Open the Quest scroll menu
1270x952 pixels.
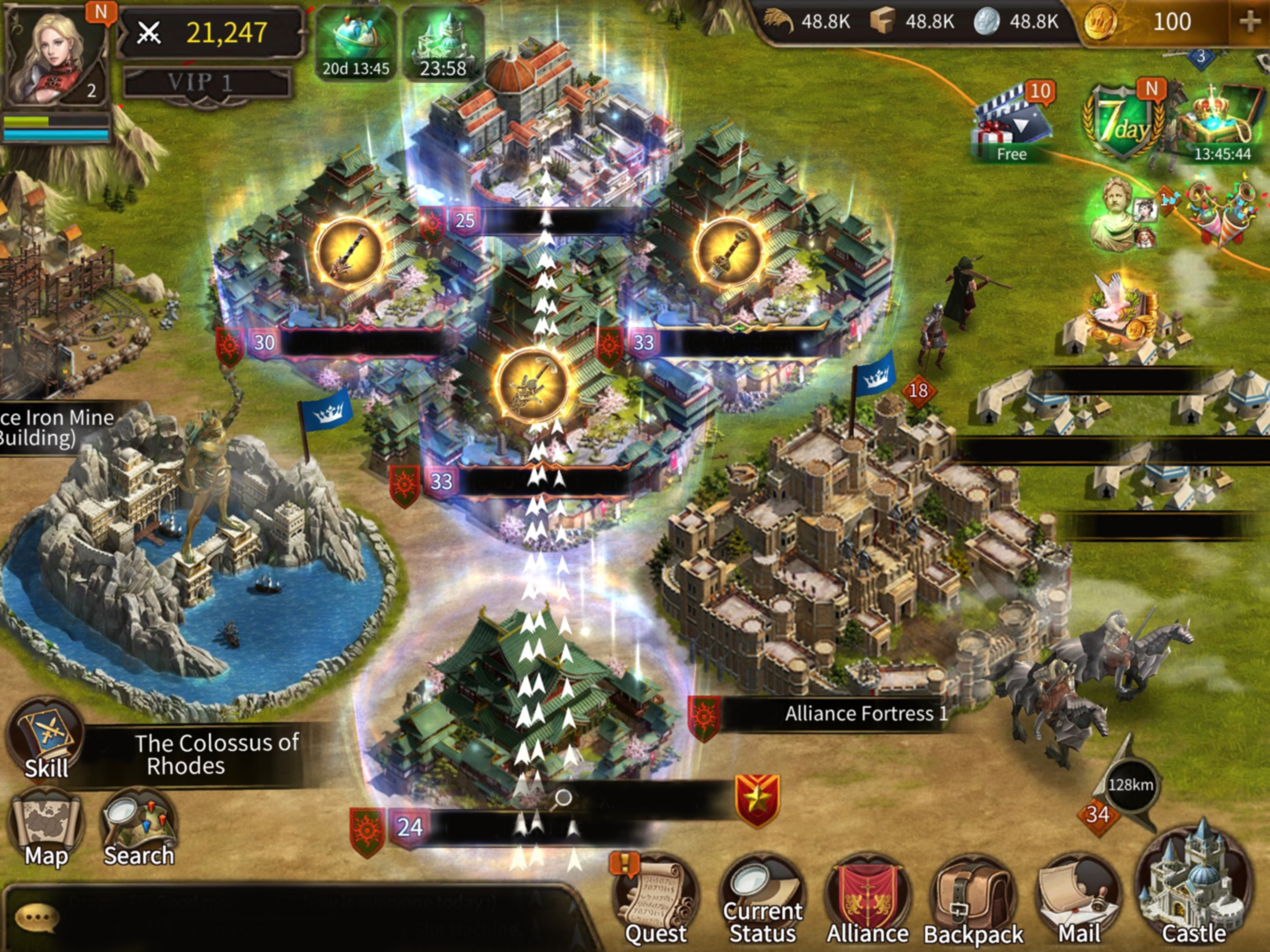tap(655, 901)
